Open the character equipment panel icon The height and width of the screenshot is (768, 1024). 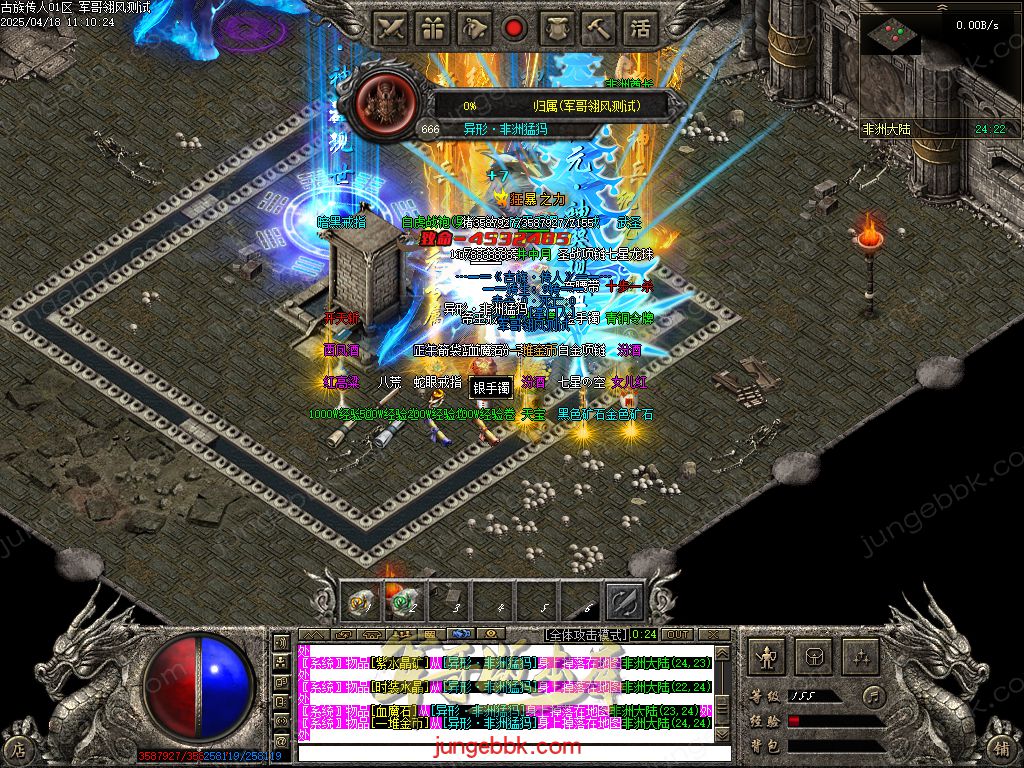767,657
